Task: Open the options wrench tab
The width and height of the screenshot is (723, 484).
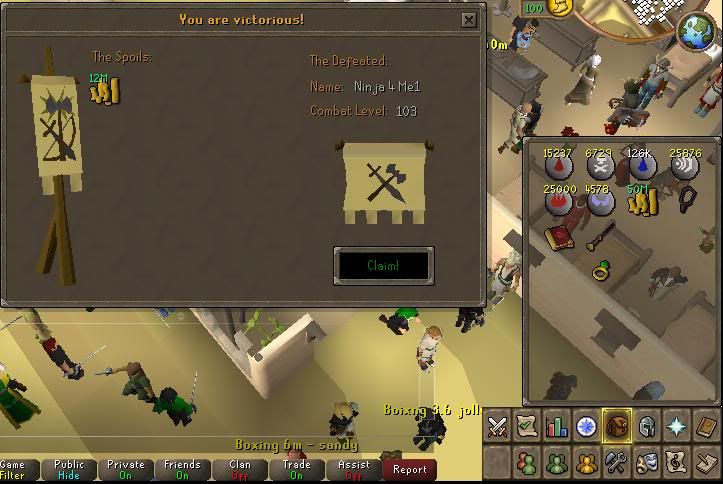Action: (616, 462)
